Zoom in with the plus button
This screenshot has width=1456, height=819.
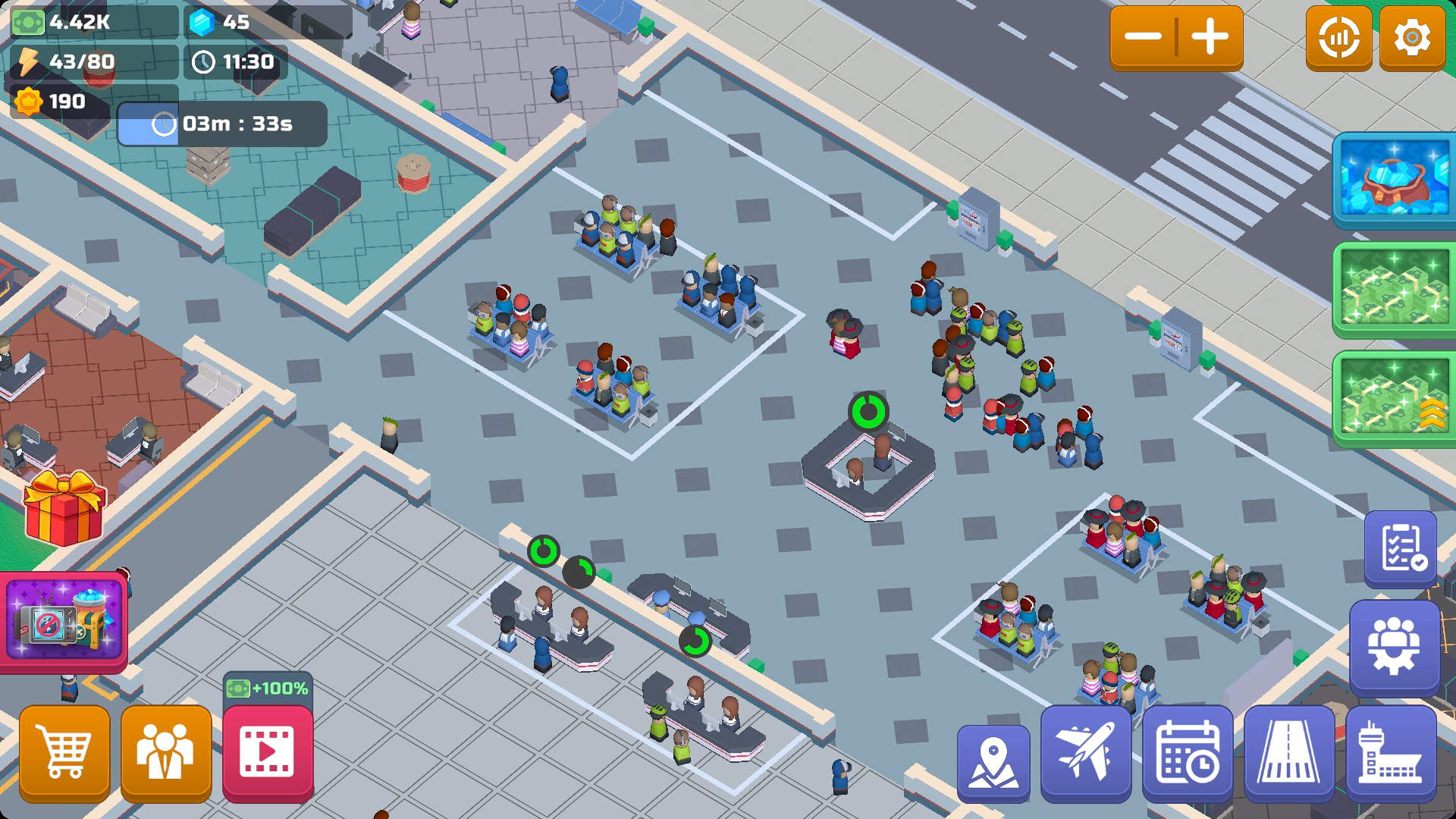1210,37
